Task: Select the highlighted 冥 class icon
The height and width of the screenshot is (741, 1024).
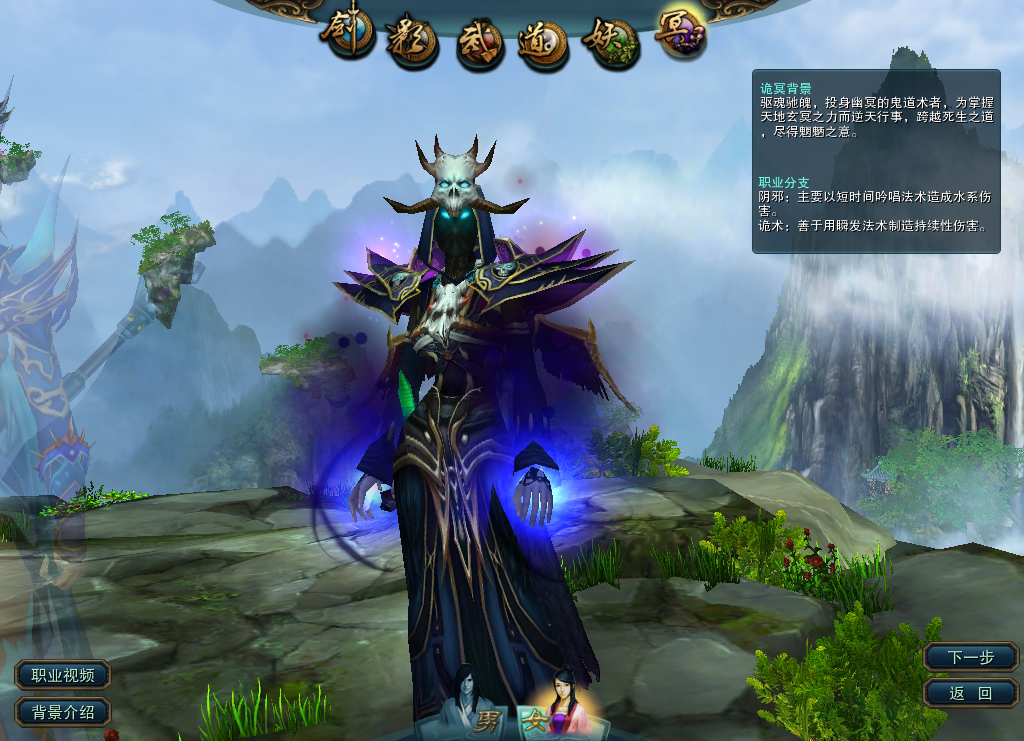Action: [681, 33]
